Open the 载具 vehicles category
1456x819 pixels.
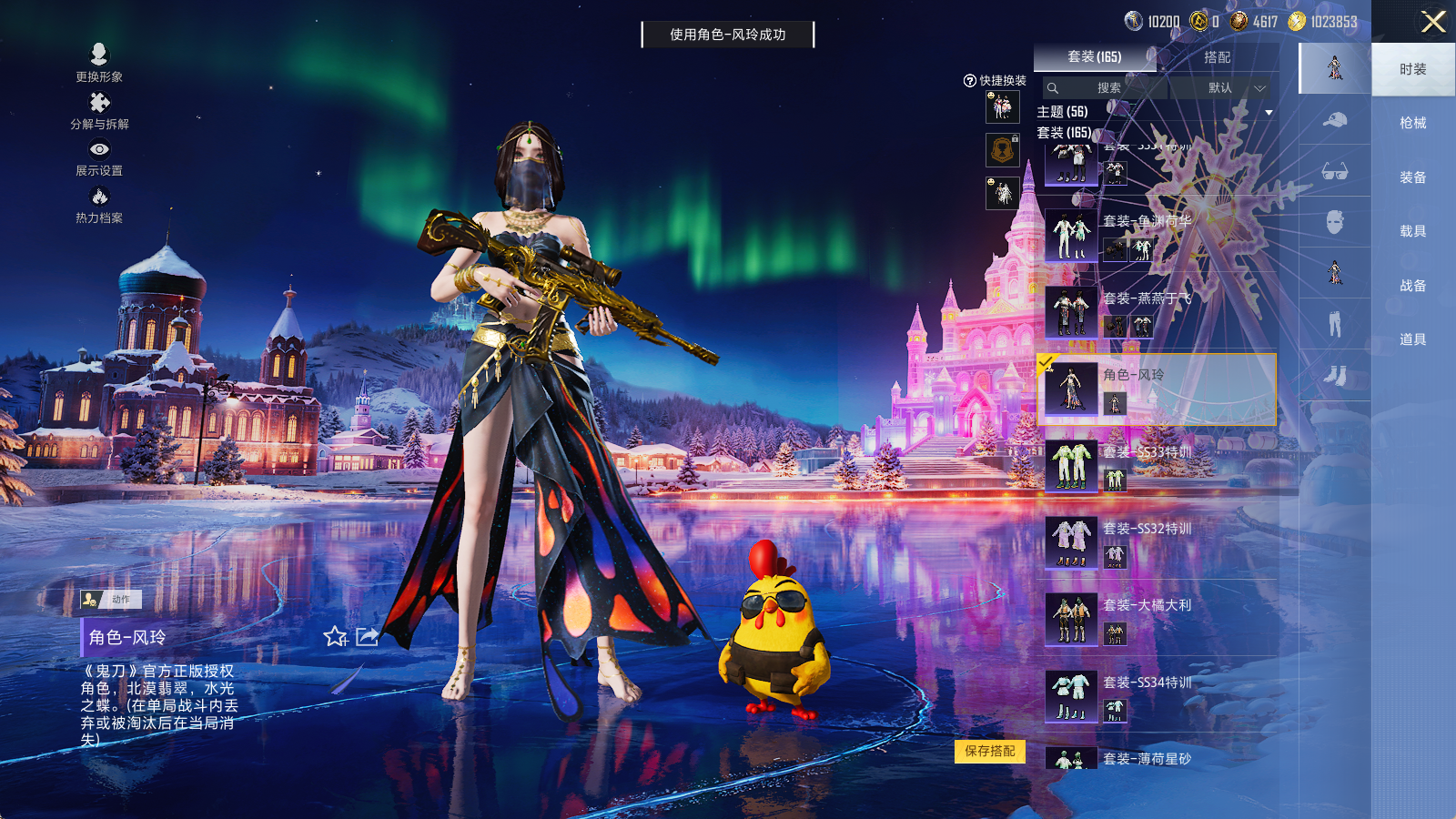click(x=1412, y=231)
